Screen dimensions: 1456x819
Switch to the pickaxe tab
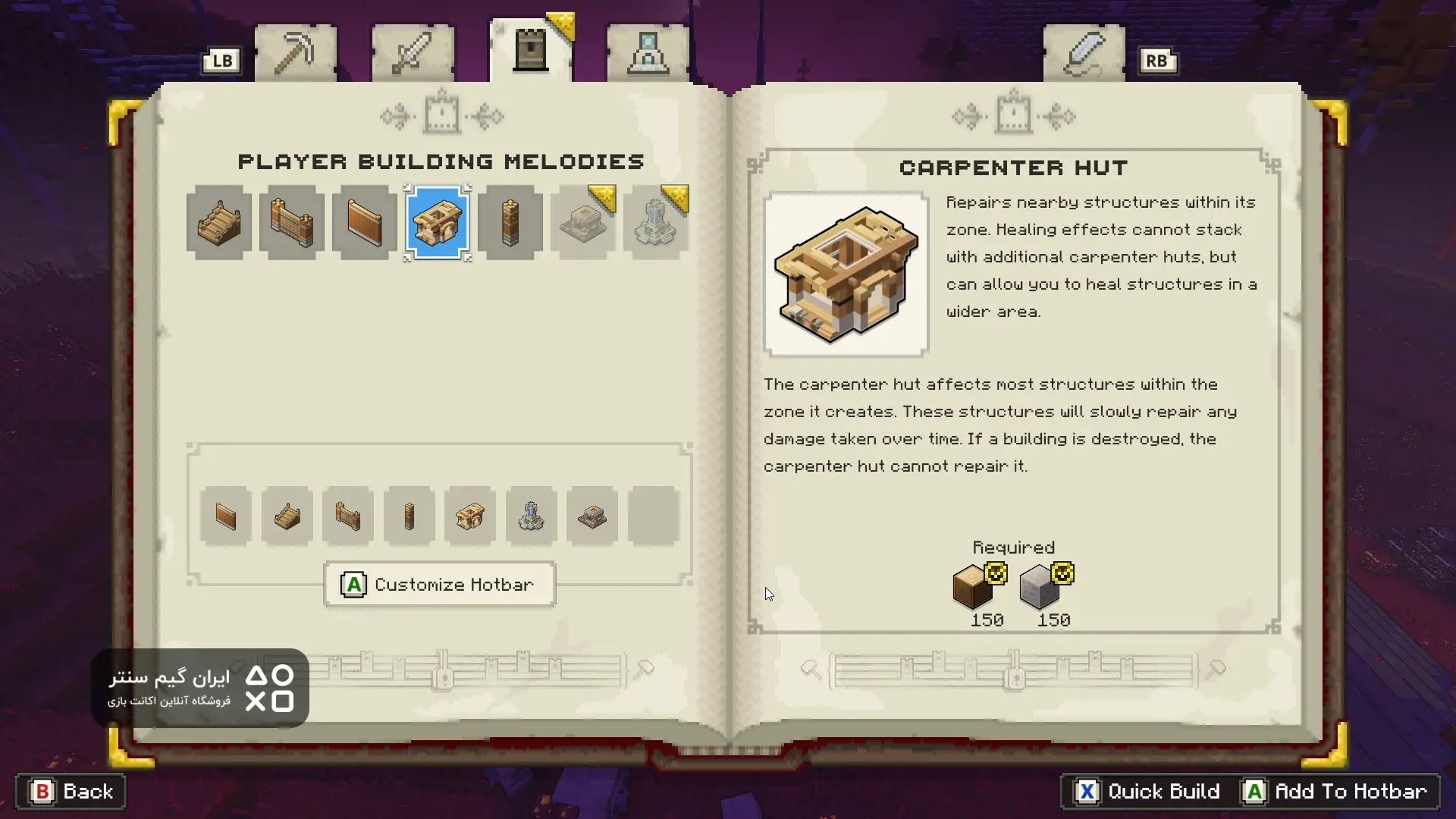pos(295,53)
